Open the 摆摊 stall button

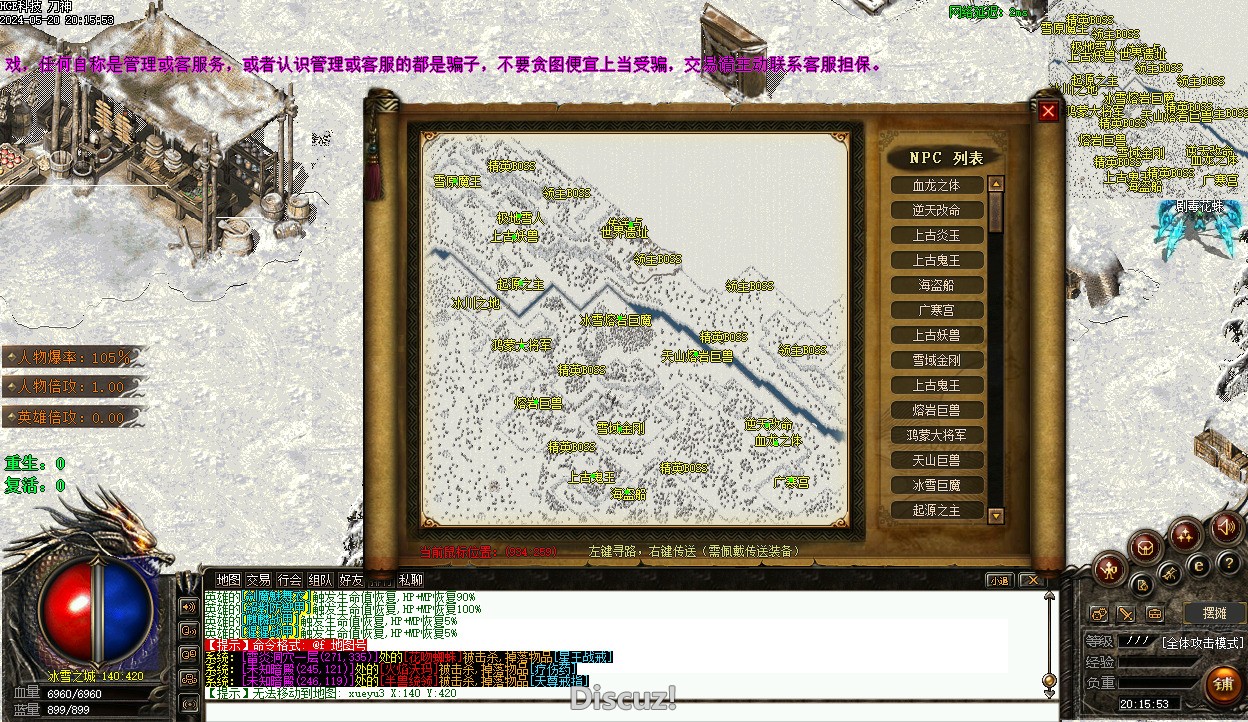1213,612
